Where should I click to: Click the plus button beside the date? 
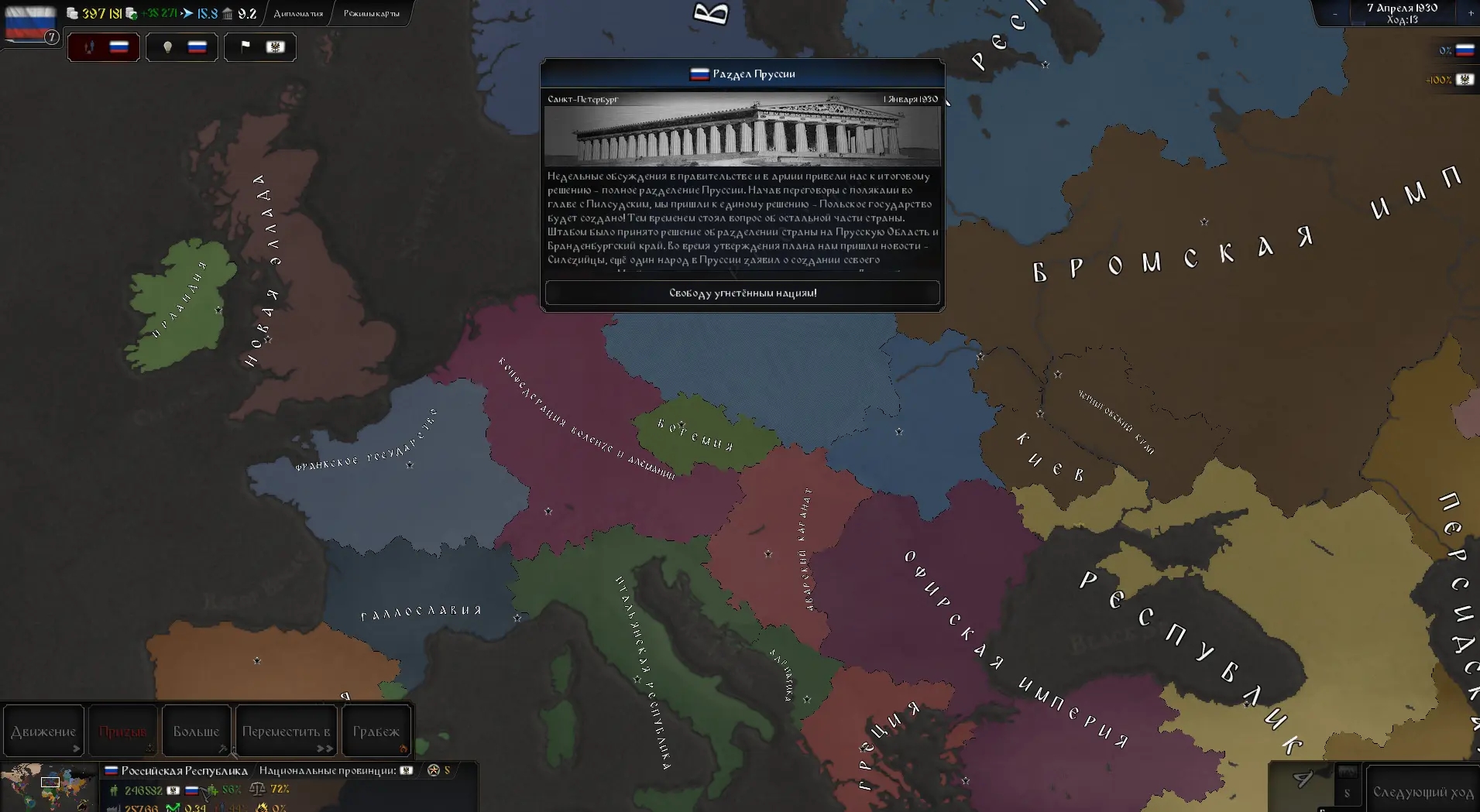point(1471,13)
